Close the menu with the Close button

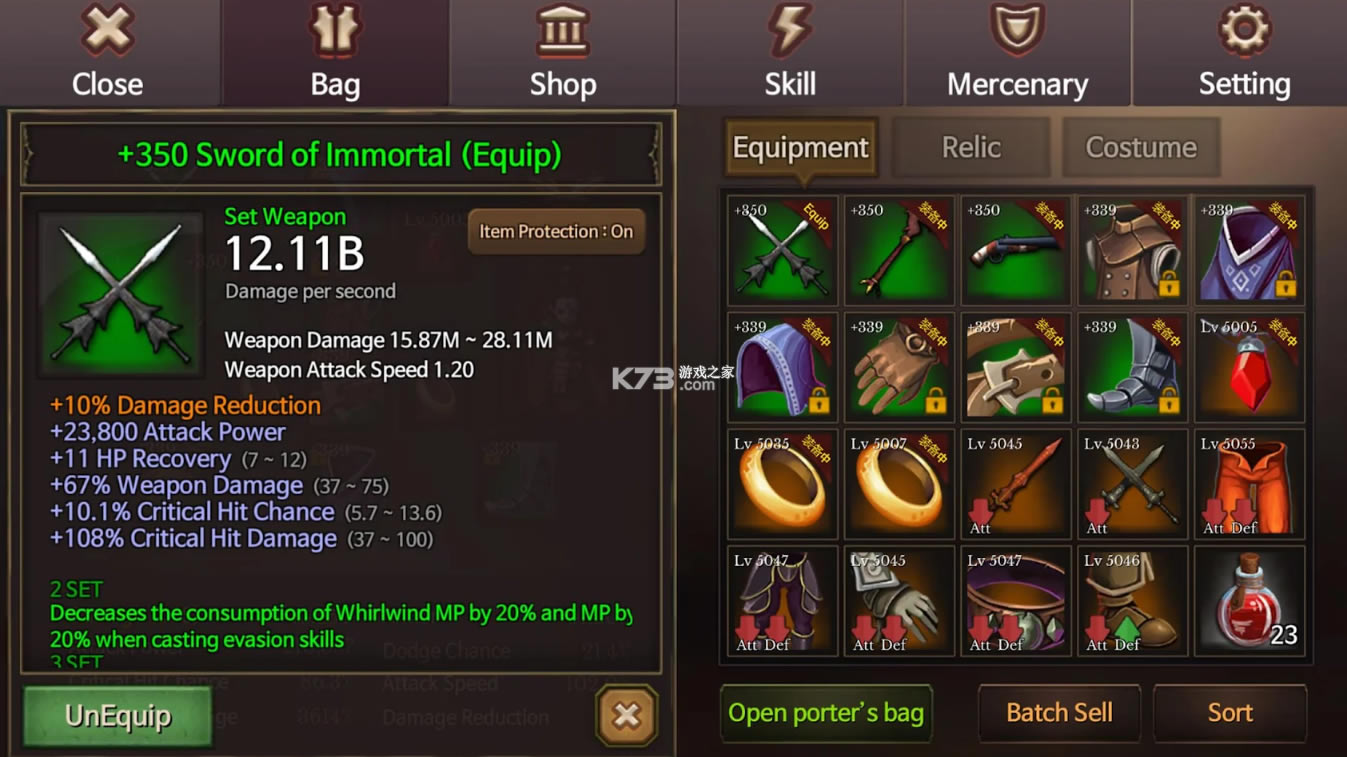(x=107, y=53)
